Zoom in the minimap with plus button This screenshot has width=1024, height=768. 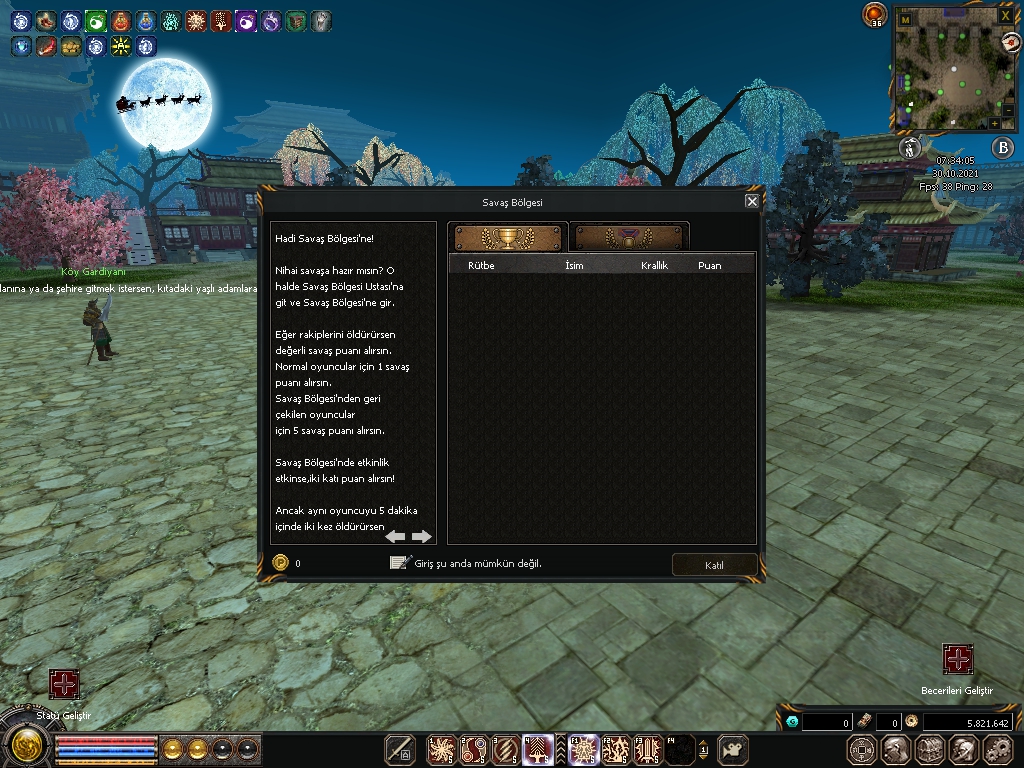pyautogui.click(x=995, y=123)
